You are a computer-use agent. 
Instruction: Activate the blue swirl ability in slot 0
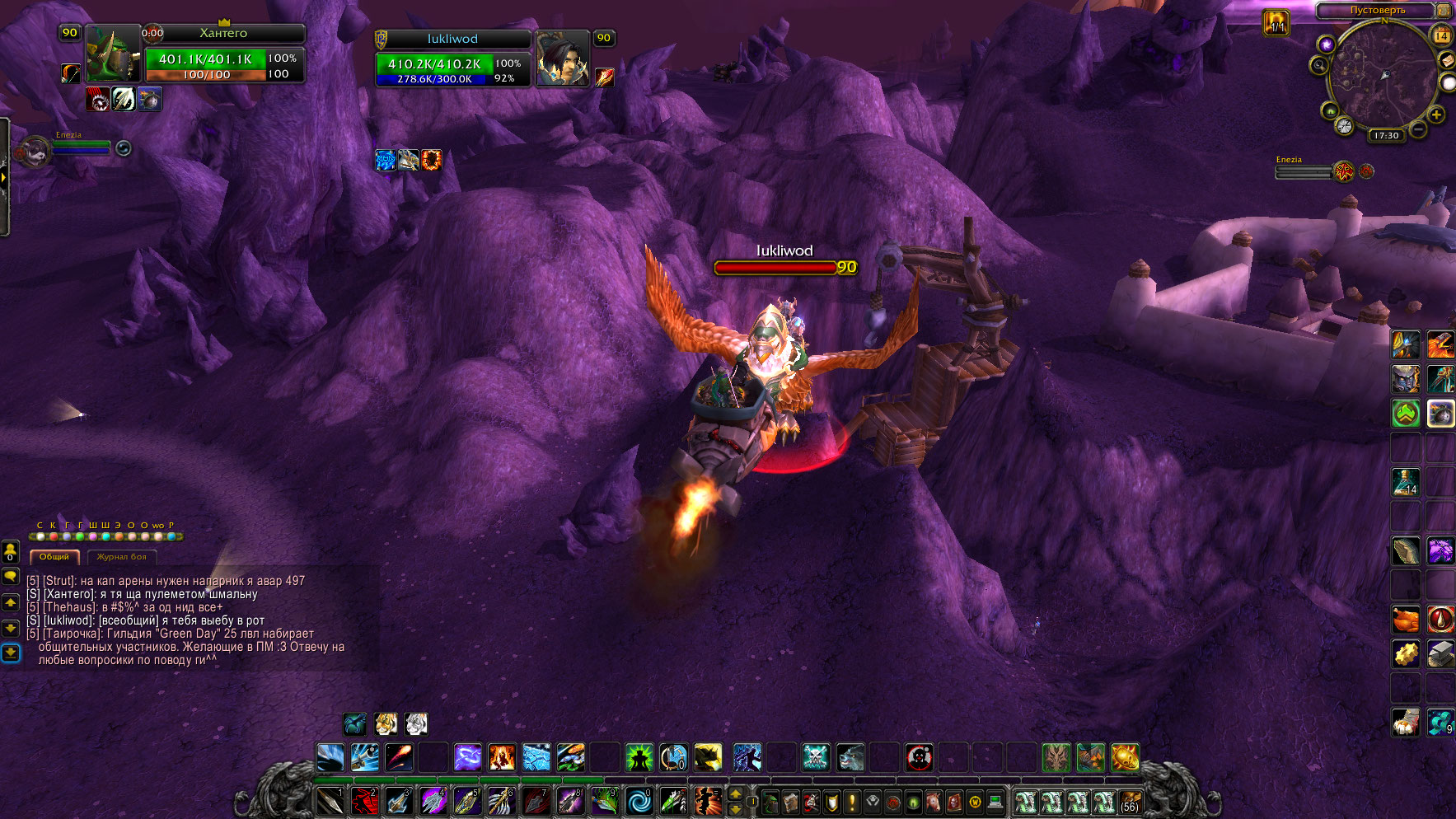tap(639, 801)
